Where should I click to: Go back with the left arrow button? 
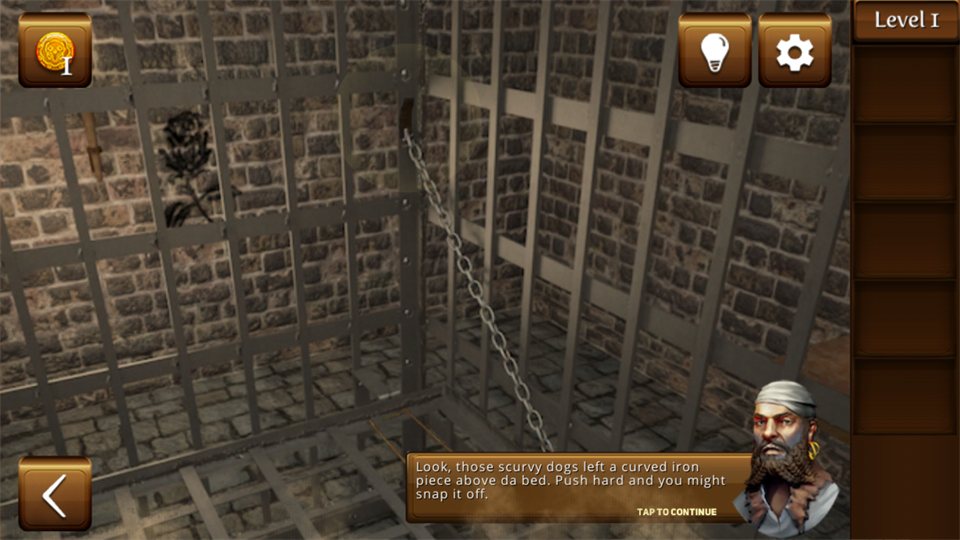[x=54, y=493]
